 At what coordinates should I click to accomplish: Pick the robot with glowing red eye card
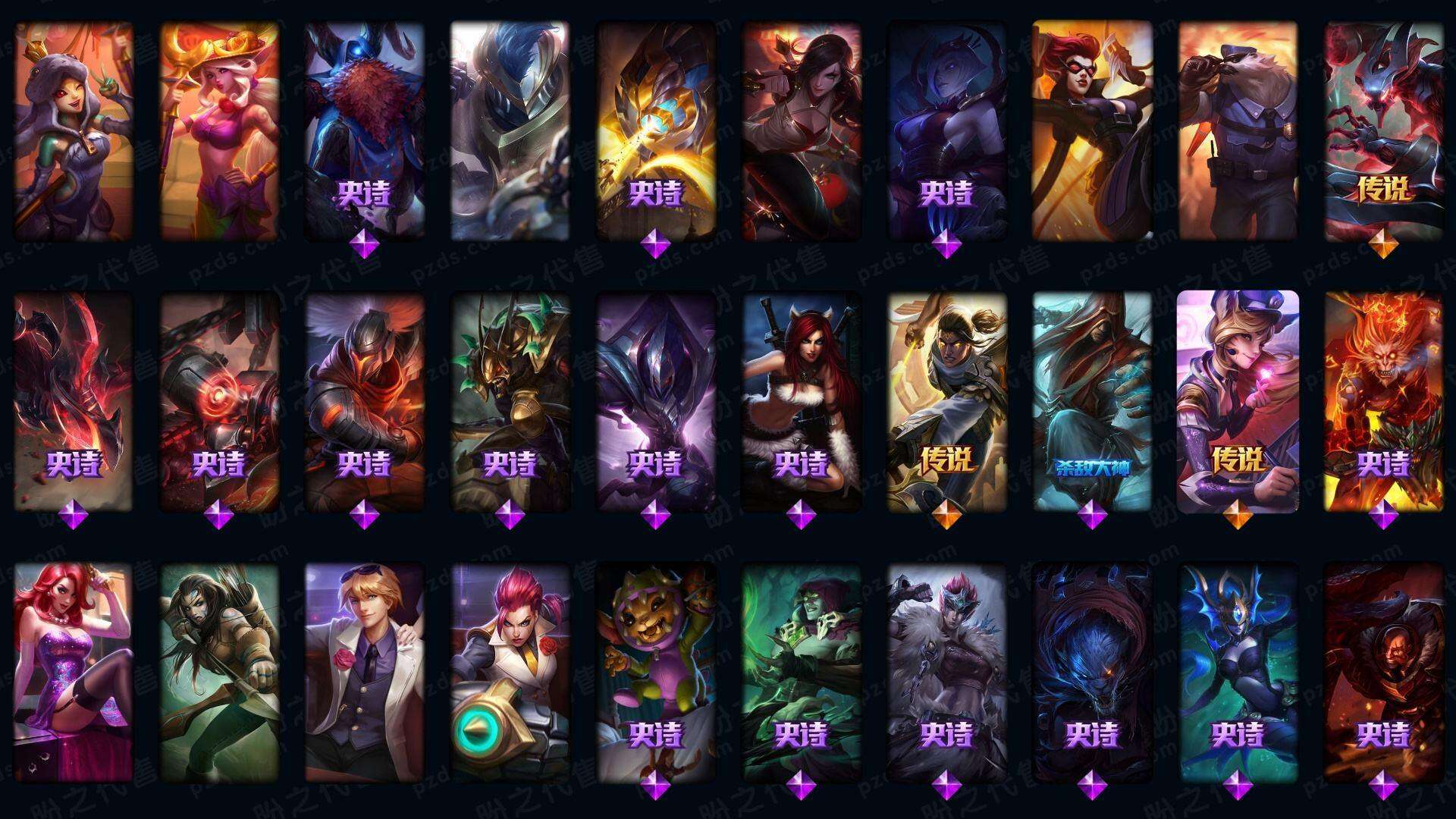coord(218,402)
